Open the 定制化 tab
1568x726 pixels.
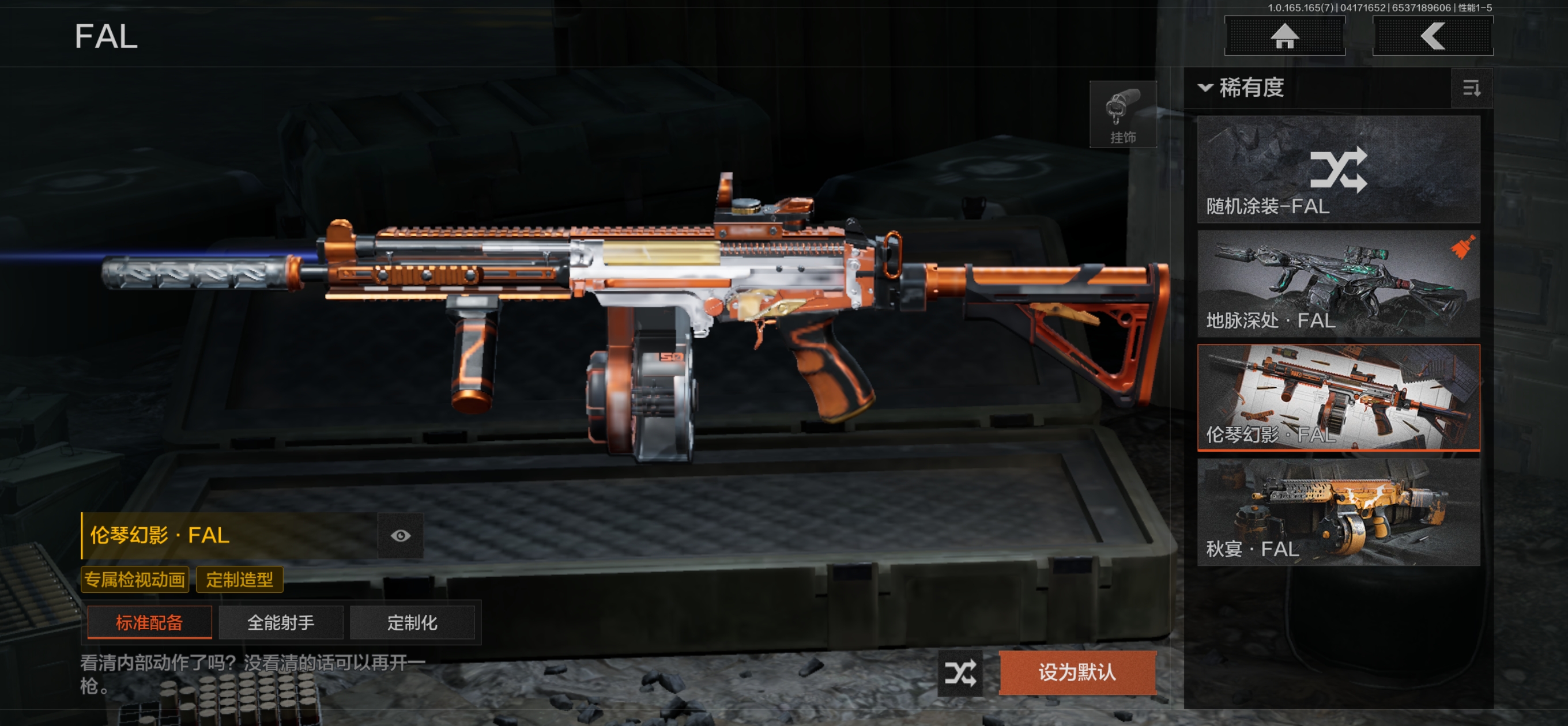tap(412, 622)
